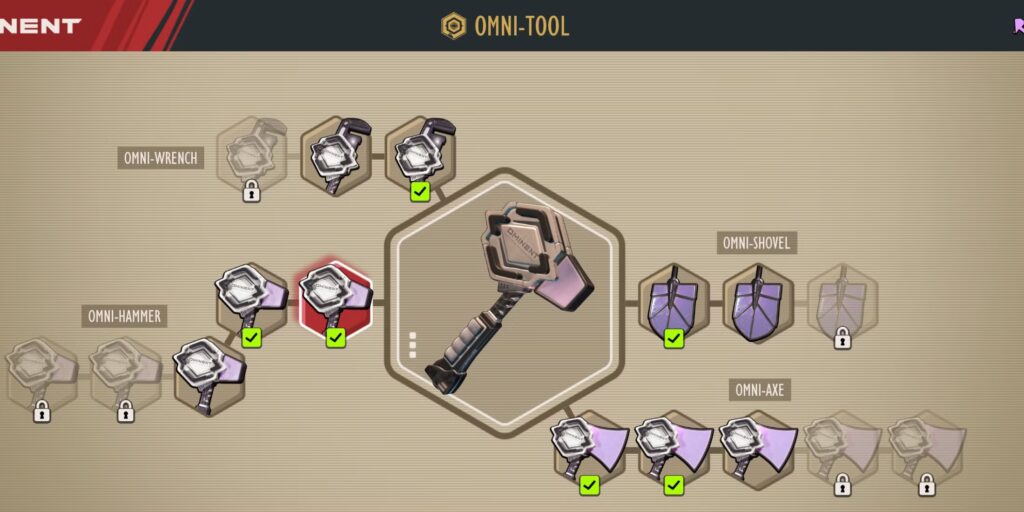This screenshot has width=1024, height=512.
Task: Select the unlocked Omni-Axe without a checkmark
Action: coord(758,449)
